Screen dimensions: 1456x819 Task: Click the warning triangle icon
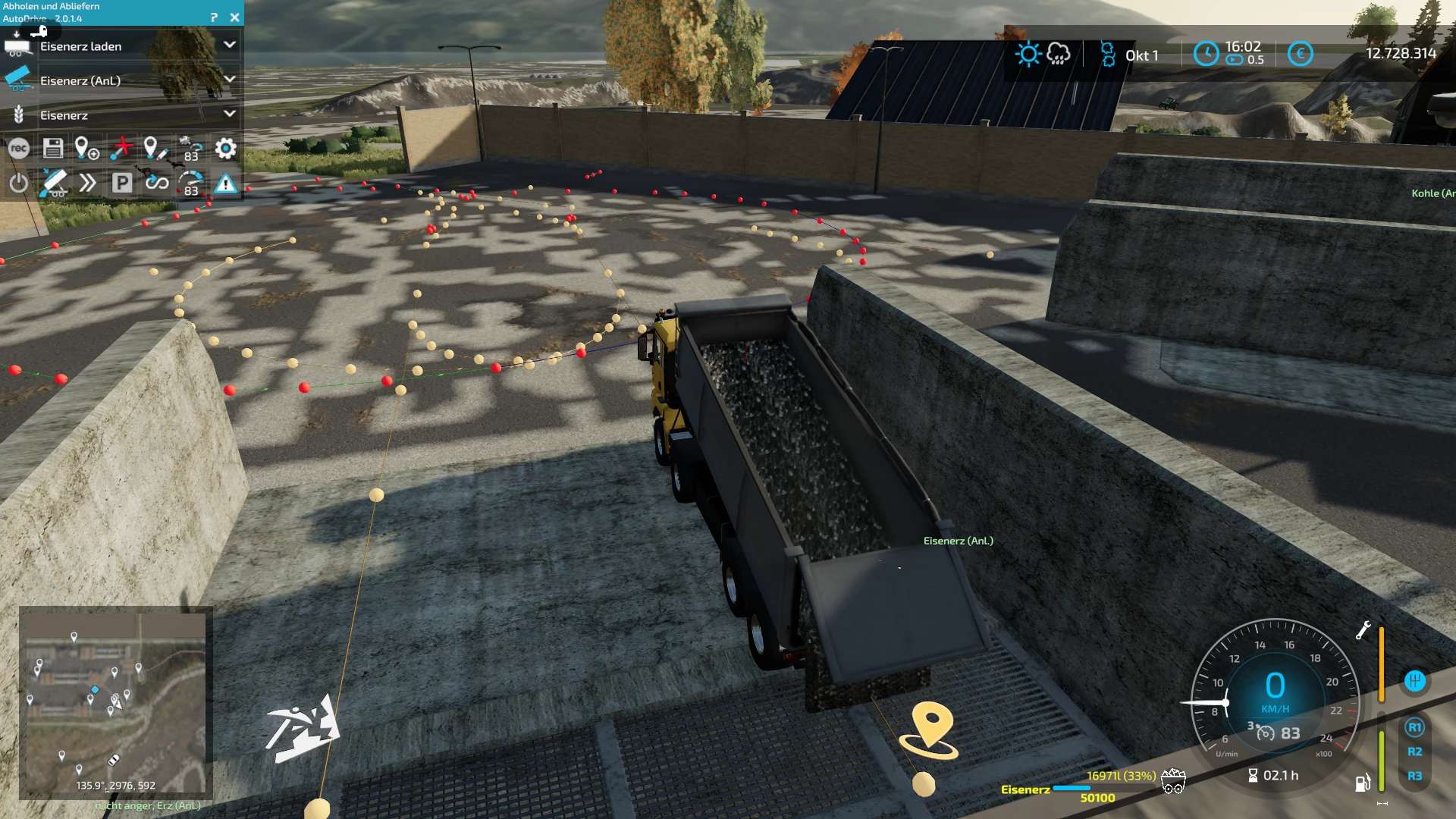point(225,183)
